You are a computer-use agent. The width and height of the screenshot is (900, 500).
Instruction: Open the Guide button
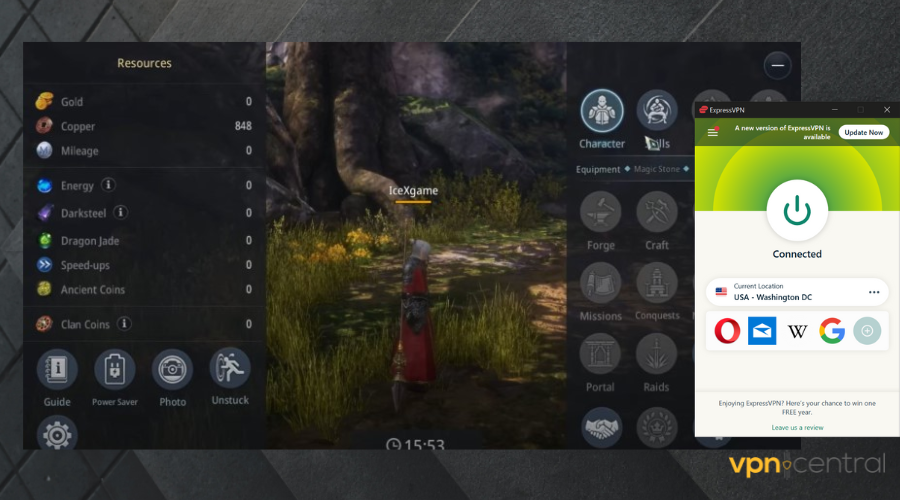tap(57, 370)
